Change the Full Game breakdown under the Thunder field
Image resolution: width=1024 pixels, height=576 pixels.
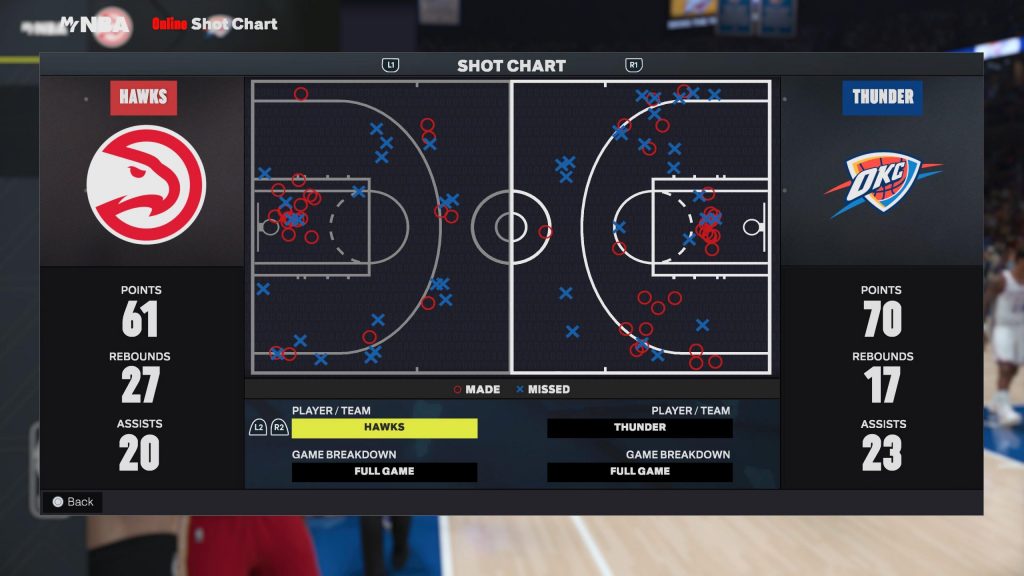(640, 472)
